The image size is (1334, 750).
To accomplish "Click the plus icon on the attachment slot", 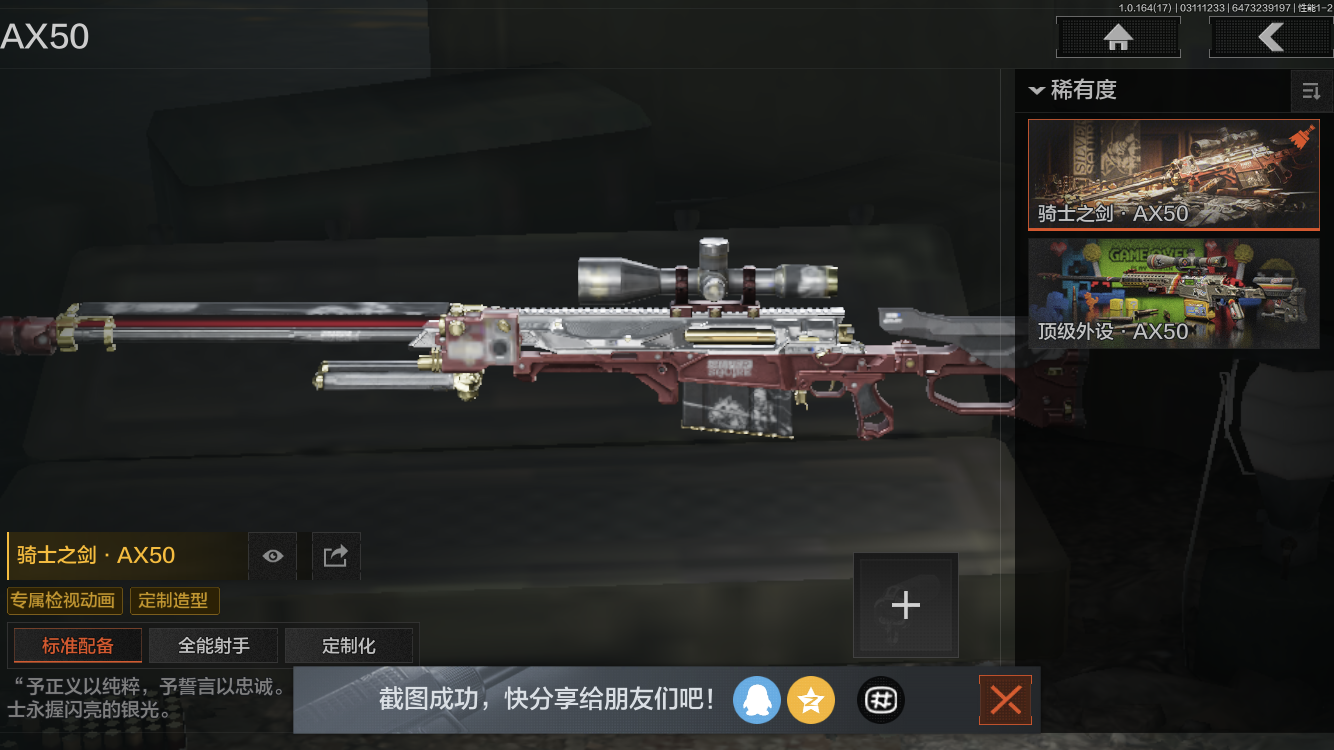I will pyautogui.click(x=905, y=604).
